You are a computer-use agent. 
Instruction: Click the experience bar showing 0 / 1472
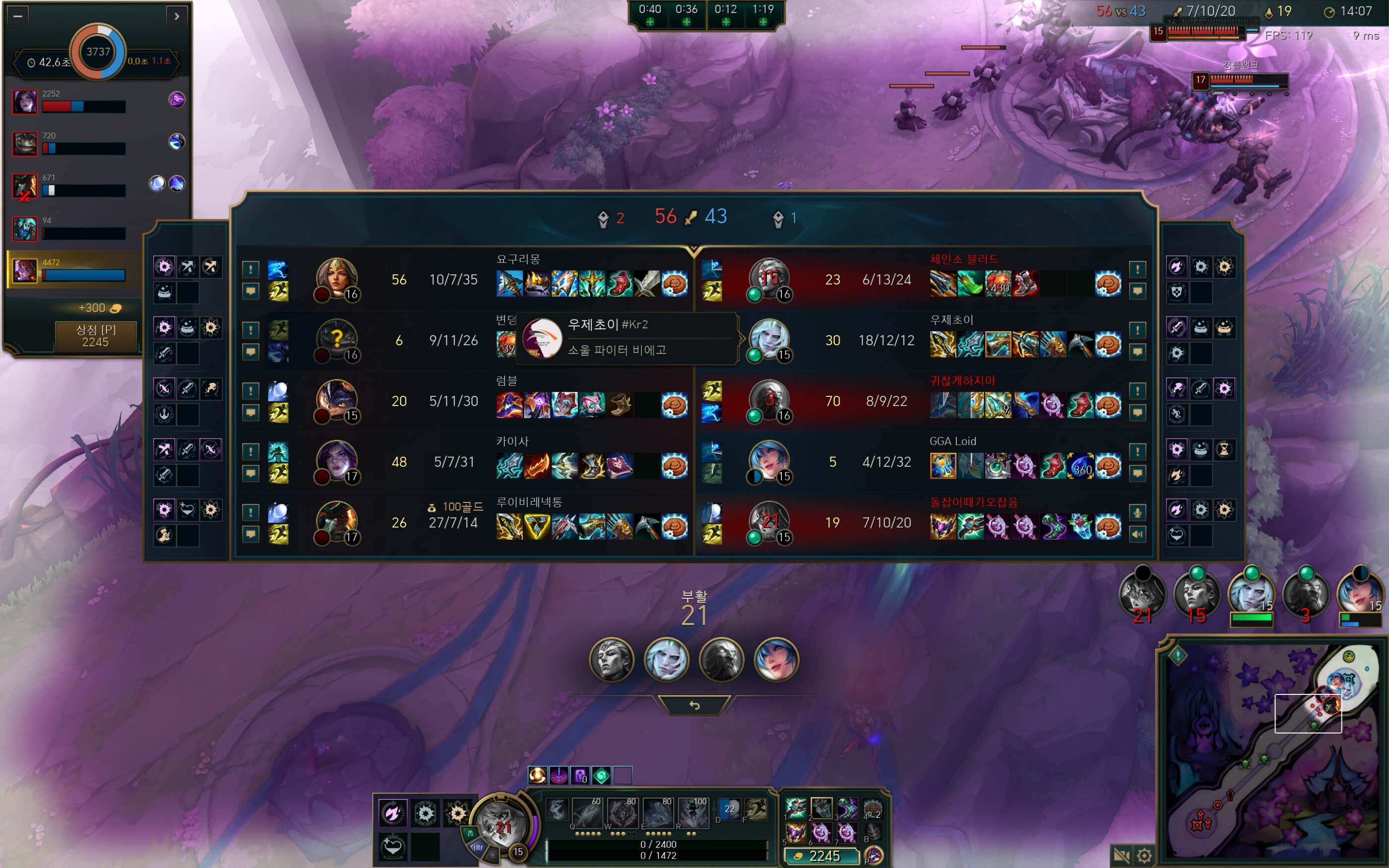[659, 855]
